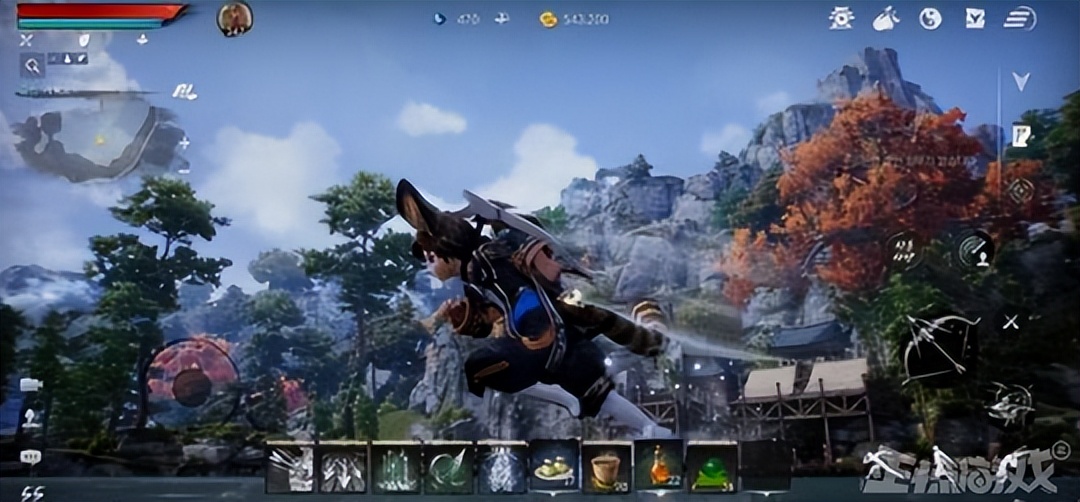Click the X button beside the bow

(x=1011, y=322)
